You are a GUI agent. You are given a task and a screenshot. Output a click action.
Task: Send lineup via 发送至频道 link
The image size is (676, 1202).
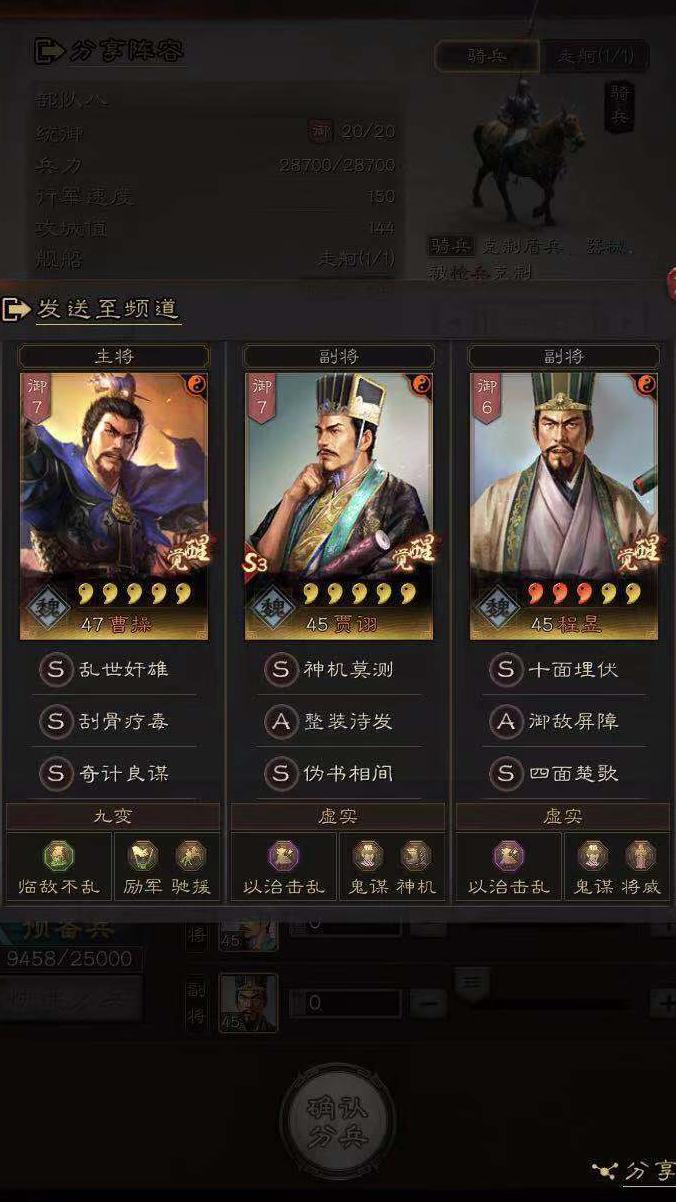[x=108, y=309]
